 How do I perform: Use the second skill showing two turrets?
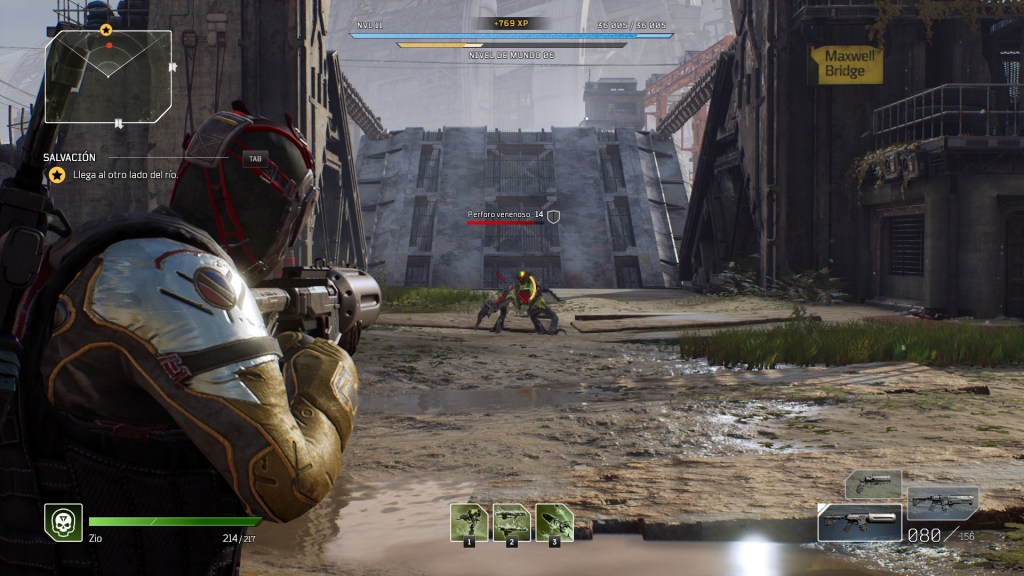511,521
